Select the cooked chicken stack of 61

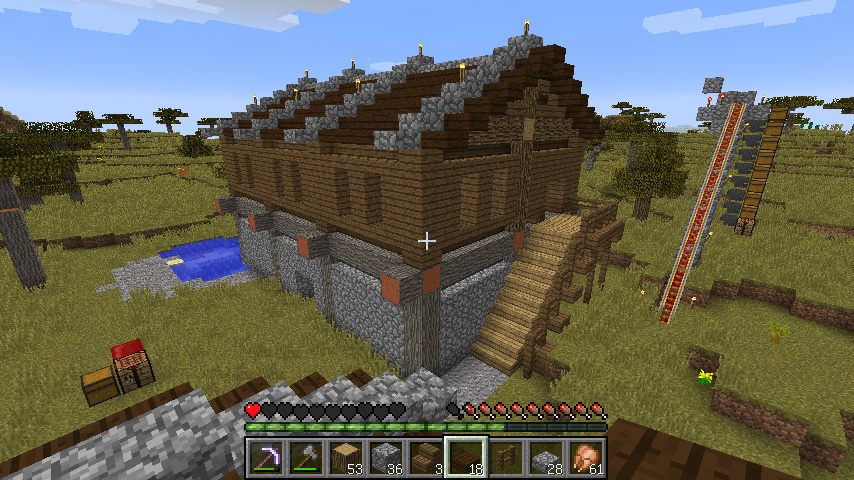[587, 458]
